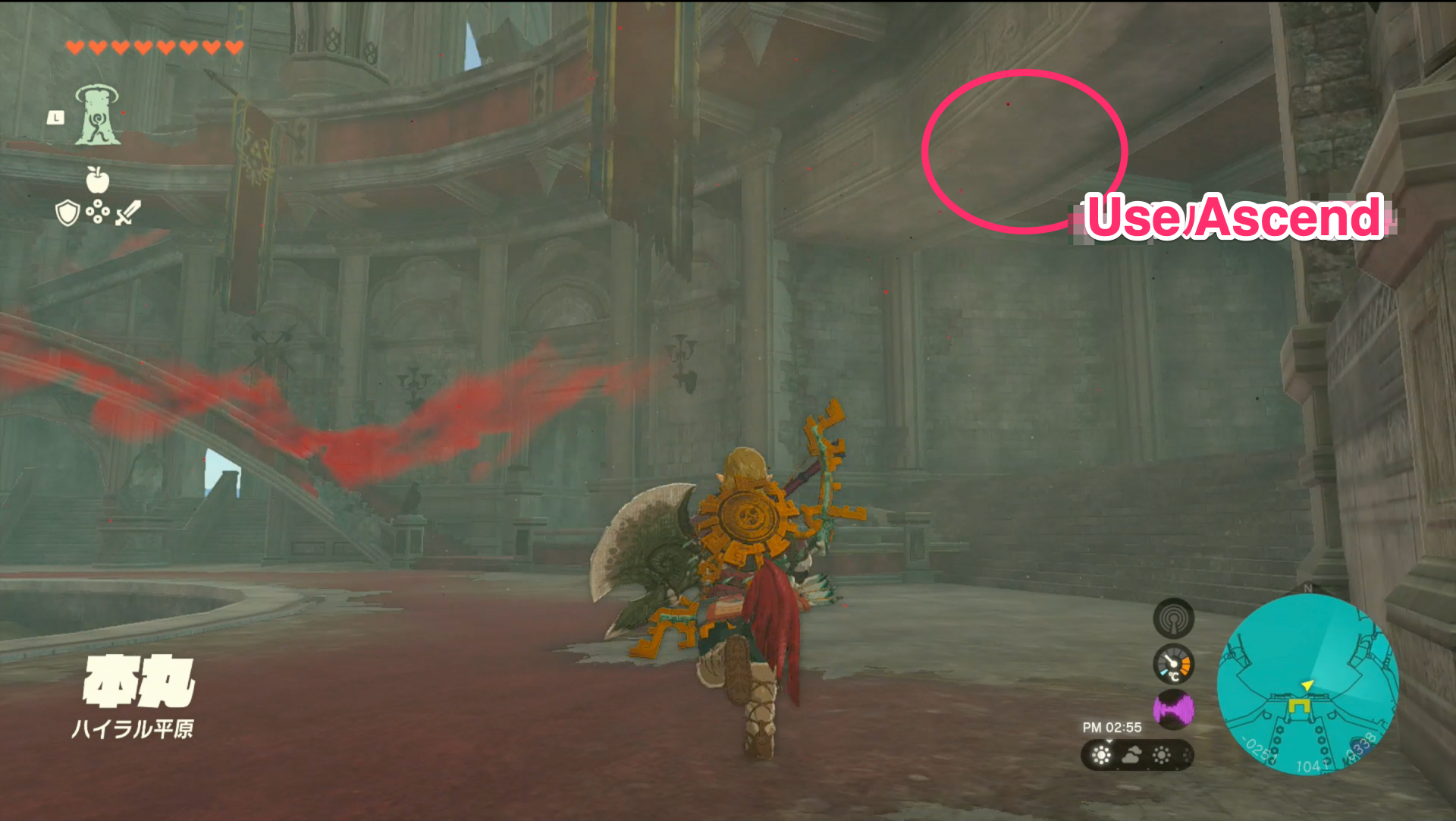Click a heart in the health bar
This screenshot has width=1456, height=821.
(76, 46)
